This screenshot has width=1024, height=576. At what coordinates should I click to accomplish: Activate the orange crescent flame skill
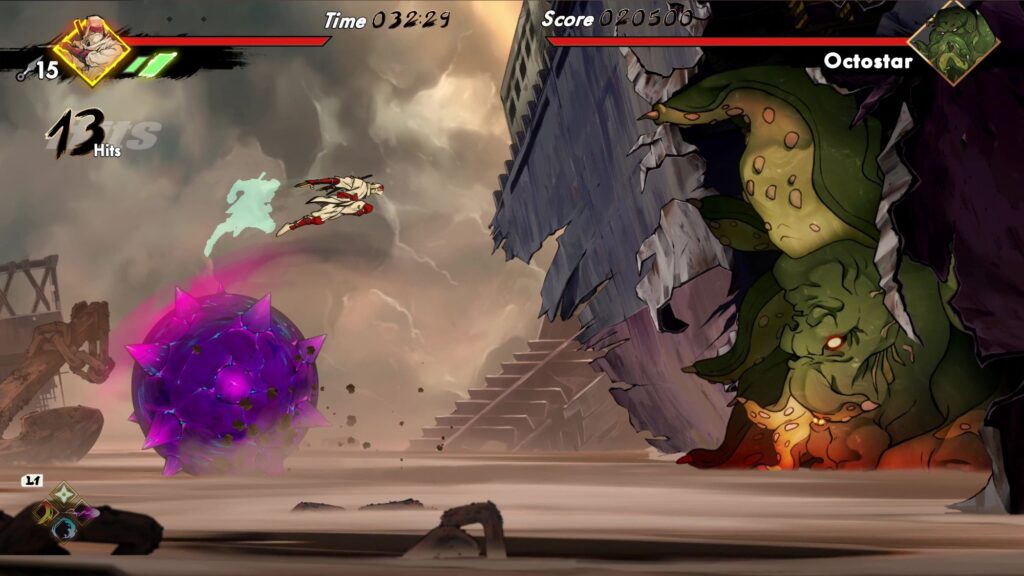(45, 513)
